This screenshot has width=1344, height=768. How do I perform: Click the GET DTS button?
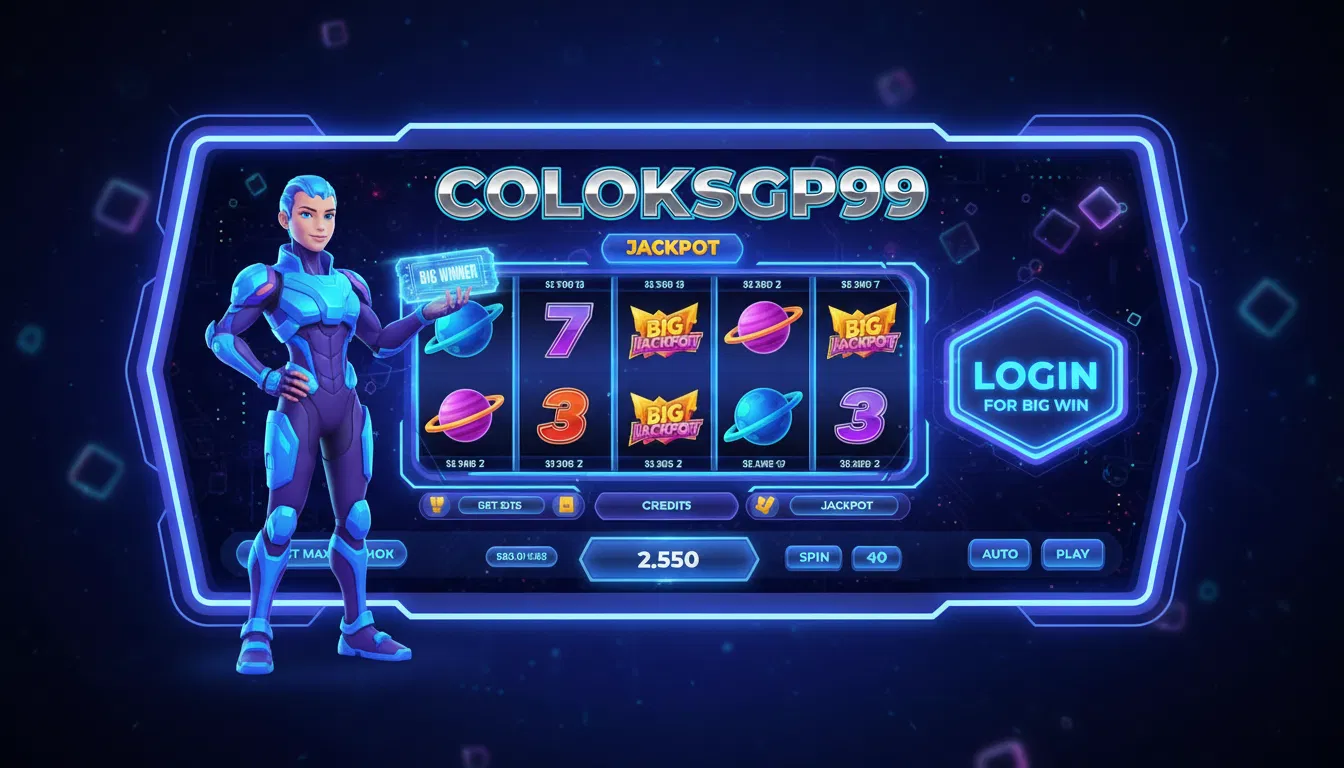501,506
